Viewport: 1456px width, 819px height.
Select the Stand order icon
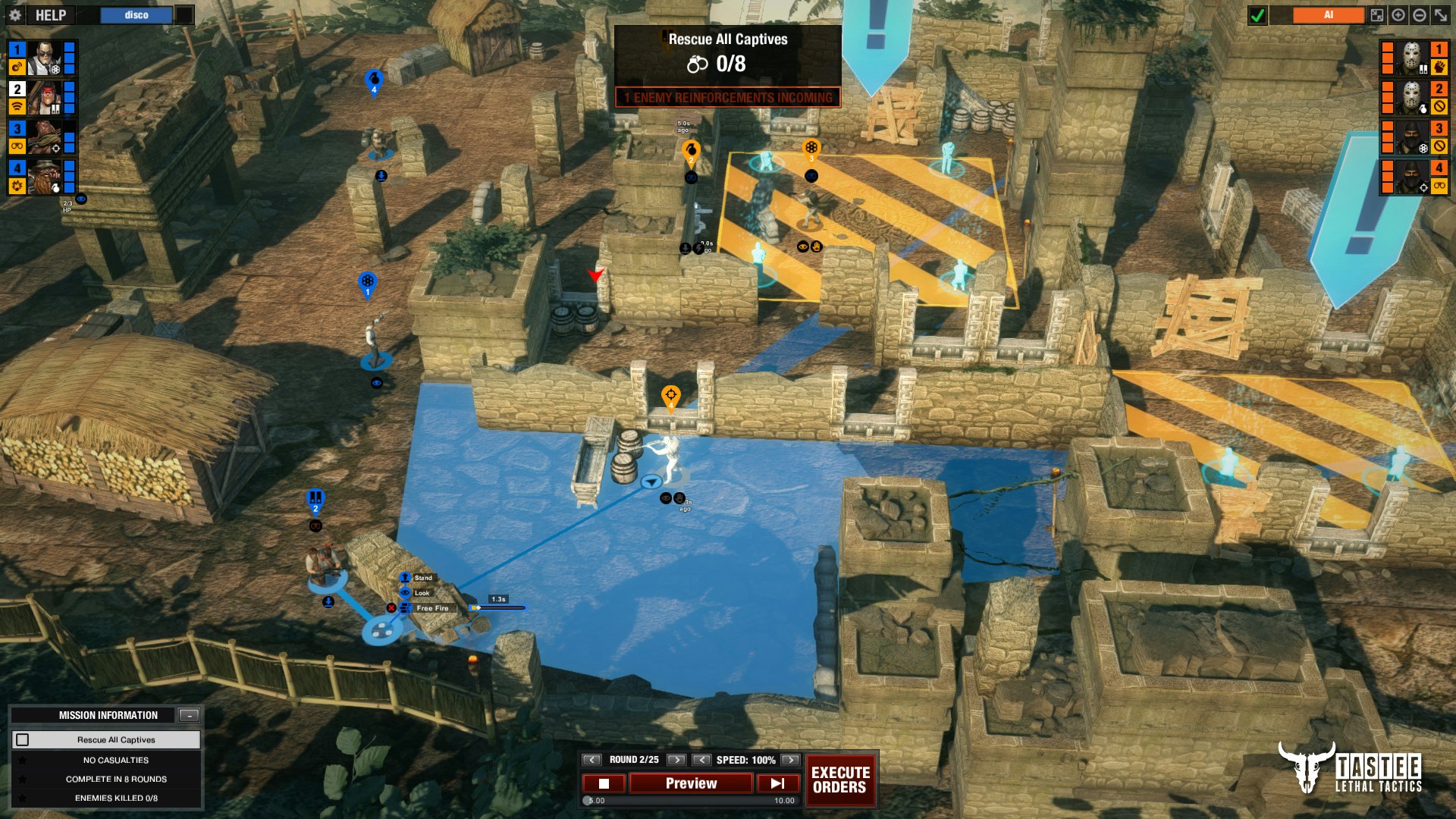405,578
